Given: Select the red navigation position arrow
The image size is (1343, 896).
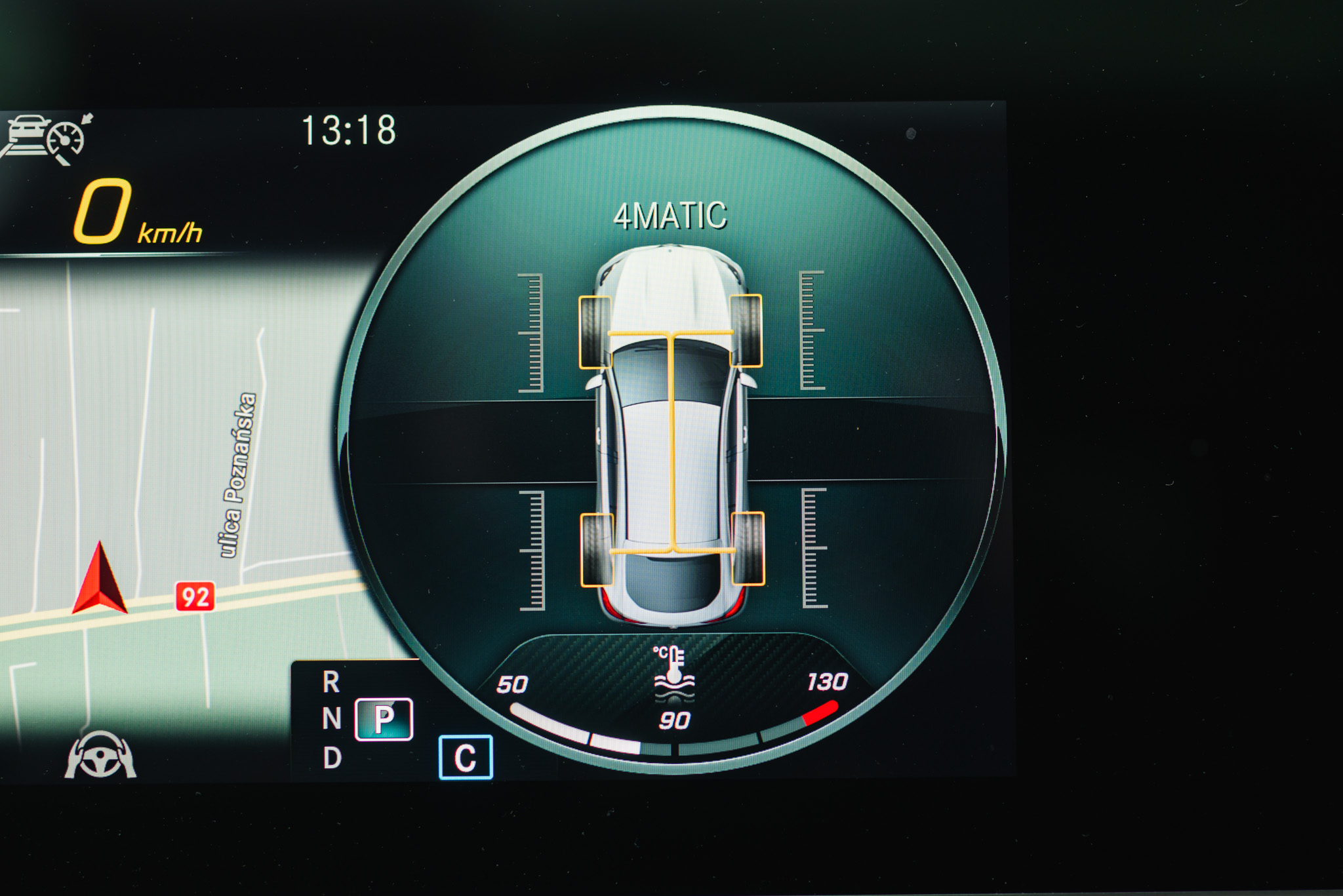Looking at the screenshot, I should click(100, 579).
